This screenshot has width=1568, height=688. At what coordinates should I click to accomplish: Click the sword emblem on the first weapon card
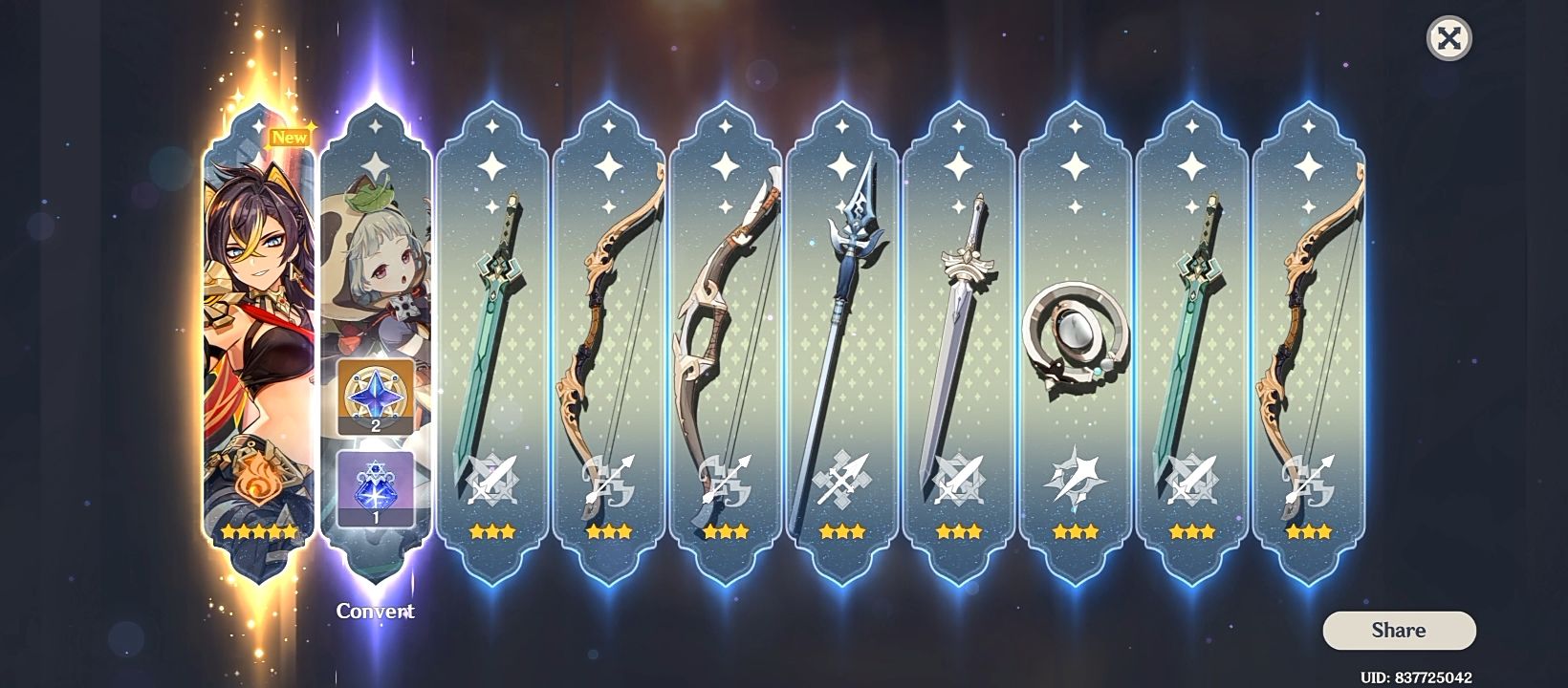point(491,479)
